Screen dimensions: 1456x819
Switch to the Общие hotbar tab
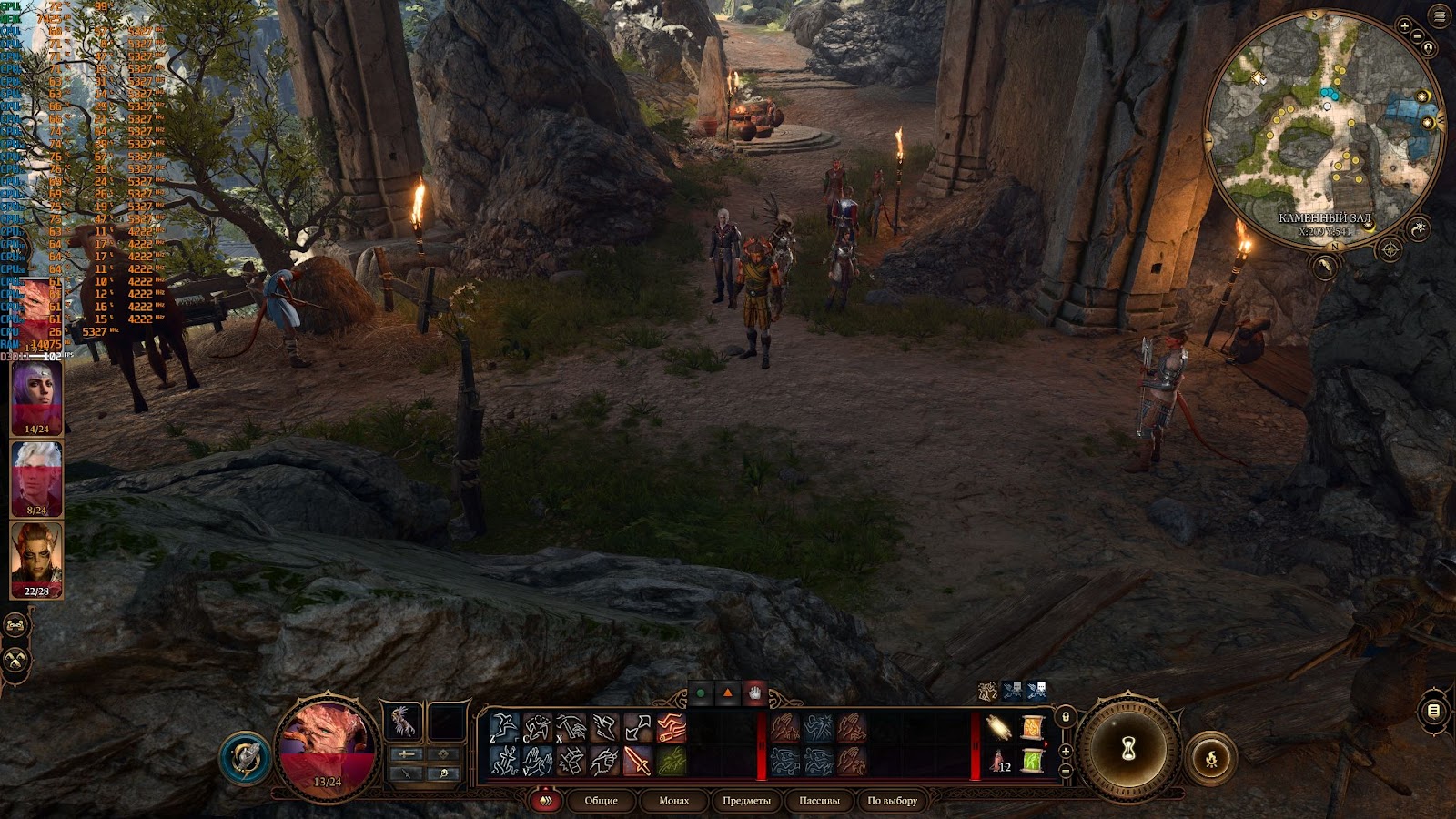[x=601, y=801]
